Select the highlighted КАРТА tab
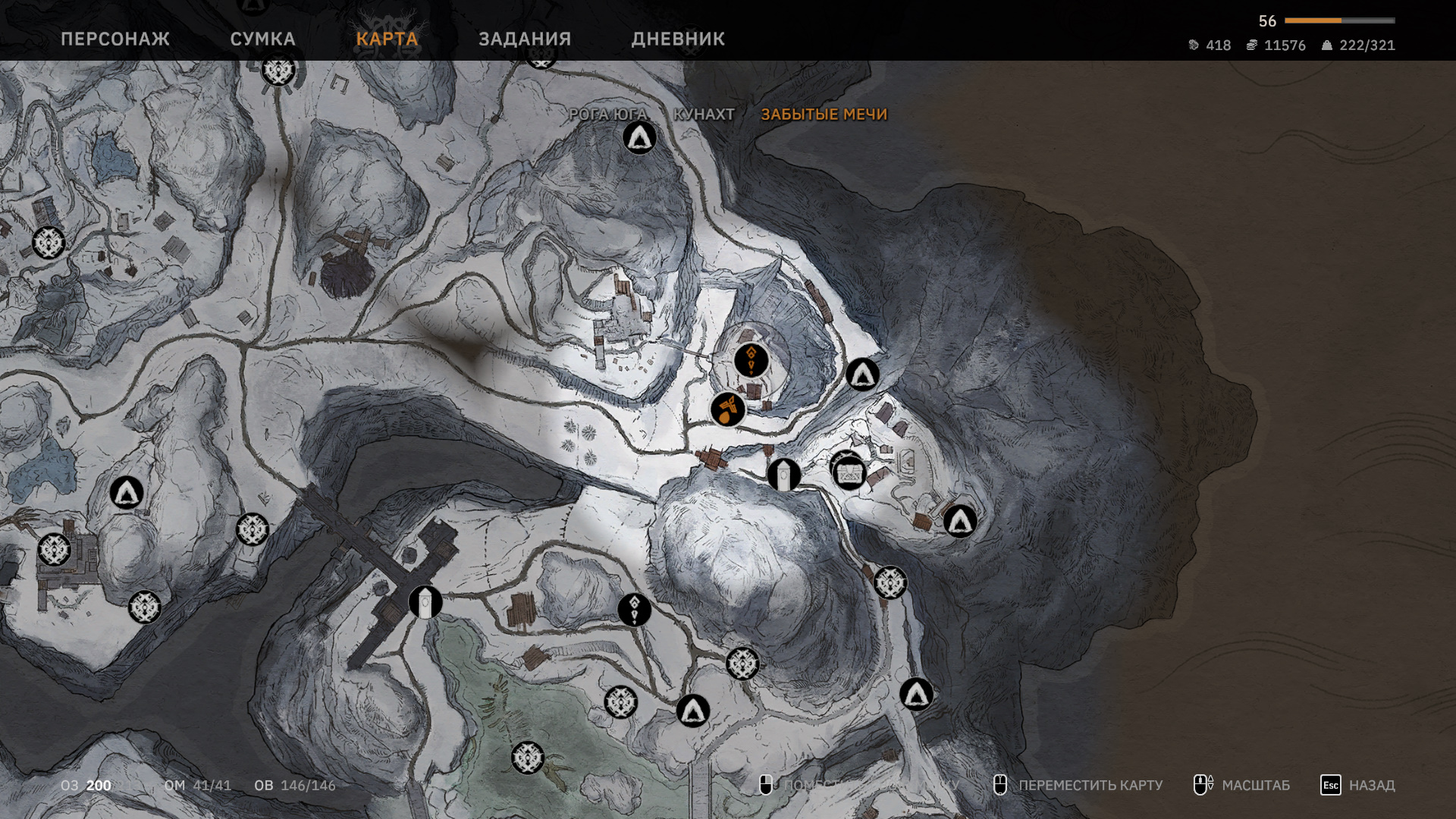Screen dimensions: 1456x819 pos(387,39)
